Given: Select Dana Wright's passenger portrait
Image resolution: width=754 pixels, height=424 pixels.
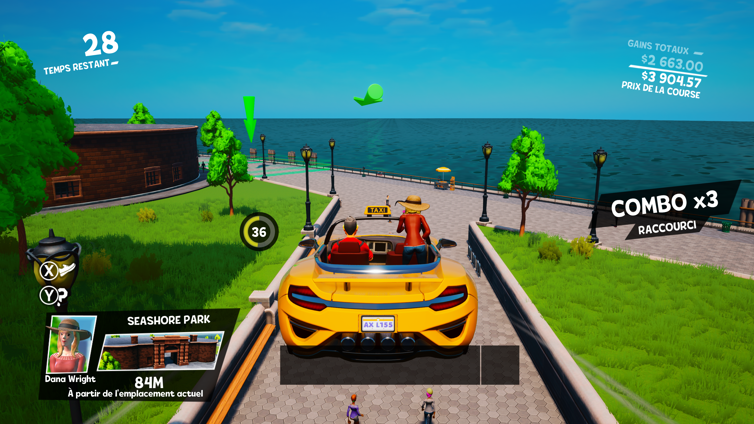Looking at the screenshot, I should tap(71, 344).
